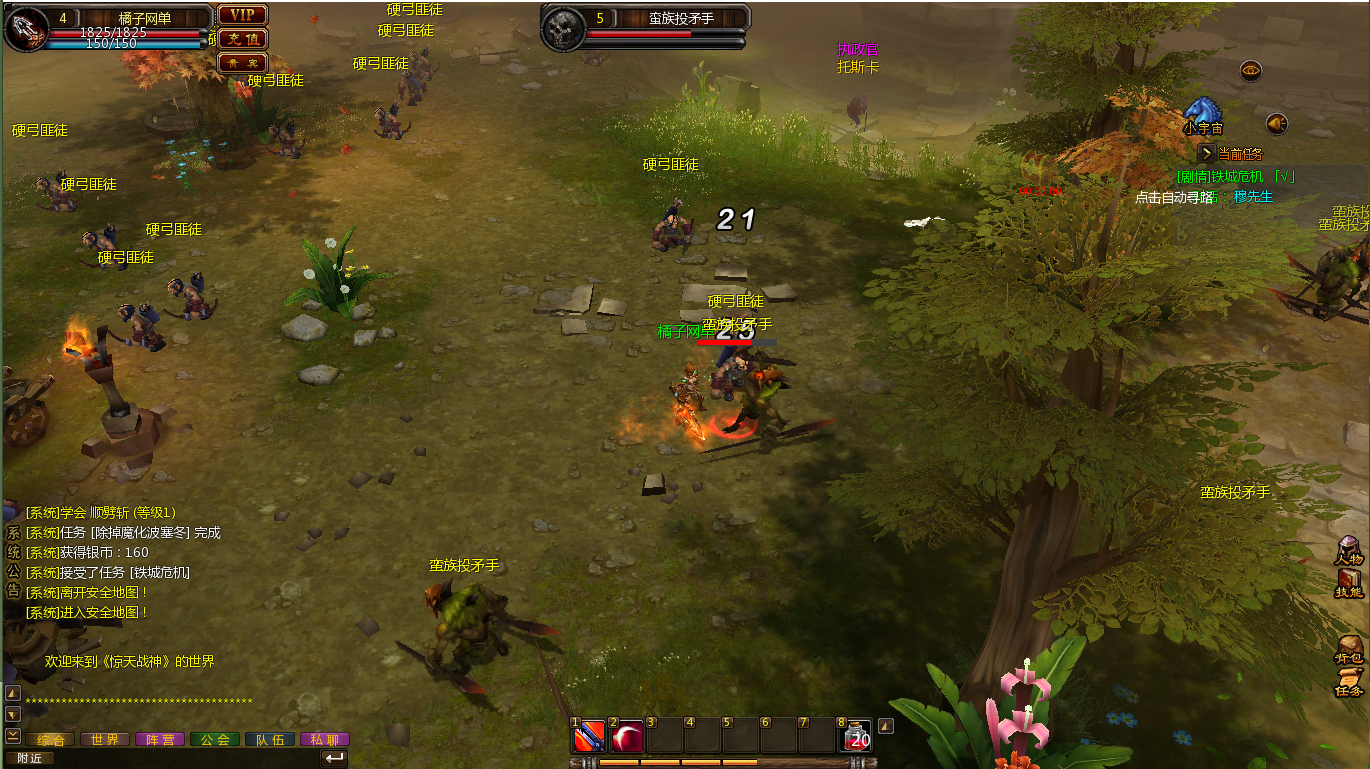The width and height of the screenshot is (1370, 769).
Task: Choose the 私聊 private chat tab
Action: tap(325, 740)
